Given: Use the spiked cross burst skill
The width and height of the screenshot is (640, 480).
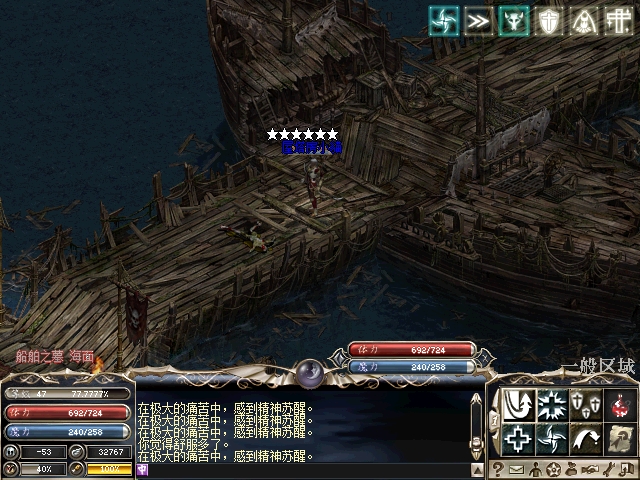Looking at the screenshot, I should click(551, 404).
